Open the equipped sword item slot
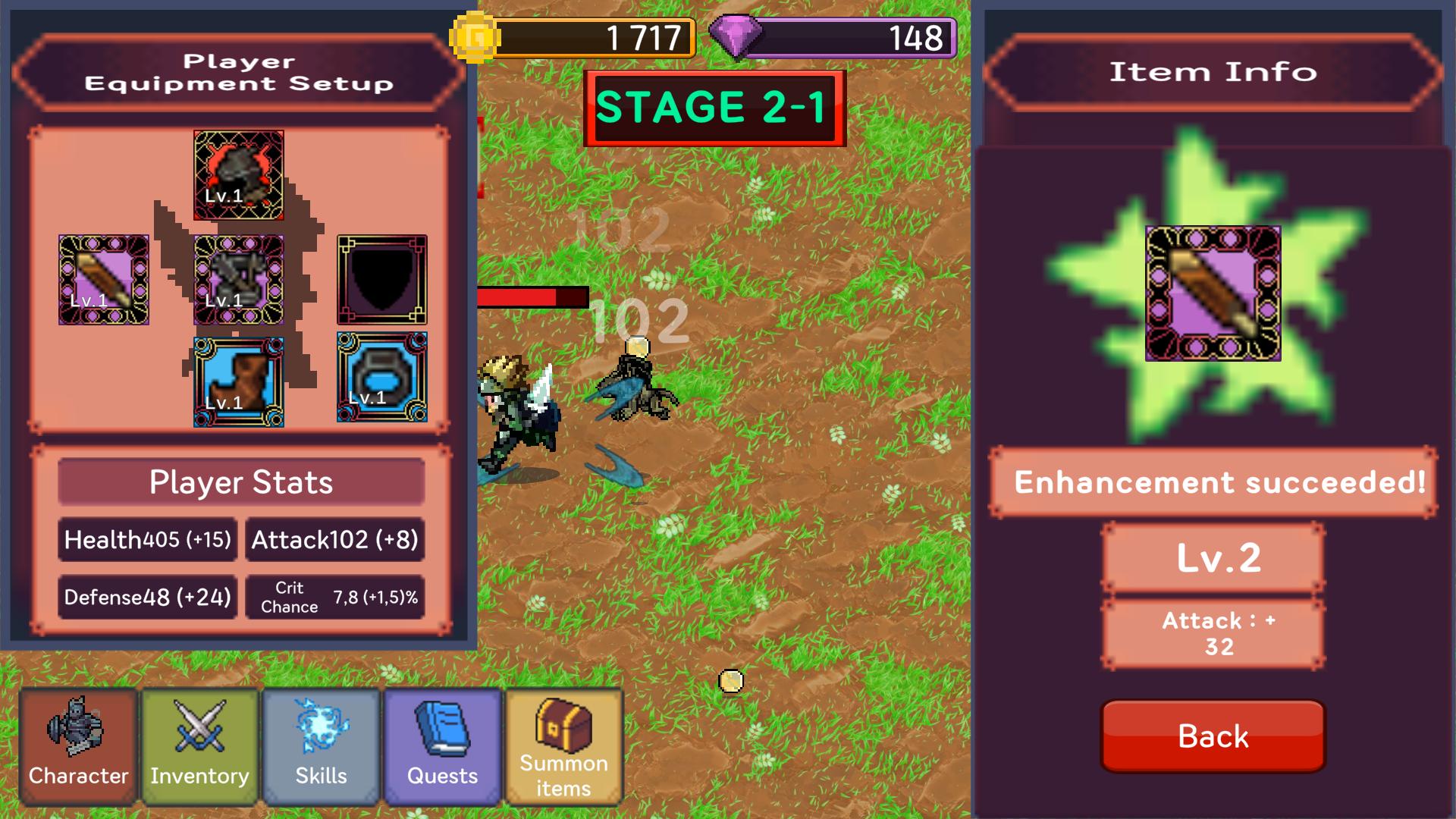The height and width of the screenshot is (819, 1456). coord(102,281)
